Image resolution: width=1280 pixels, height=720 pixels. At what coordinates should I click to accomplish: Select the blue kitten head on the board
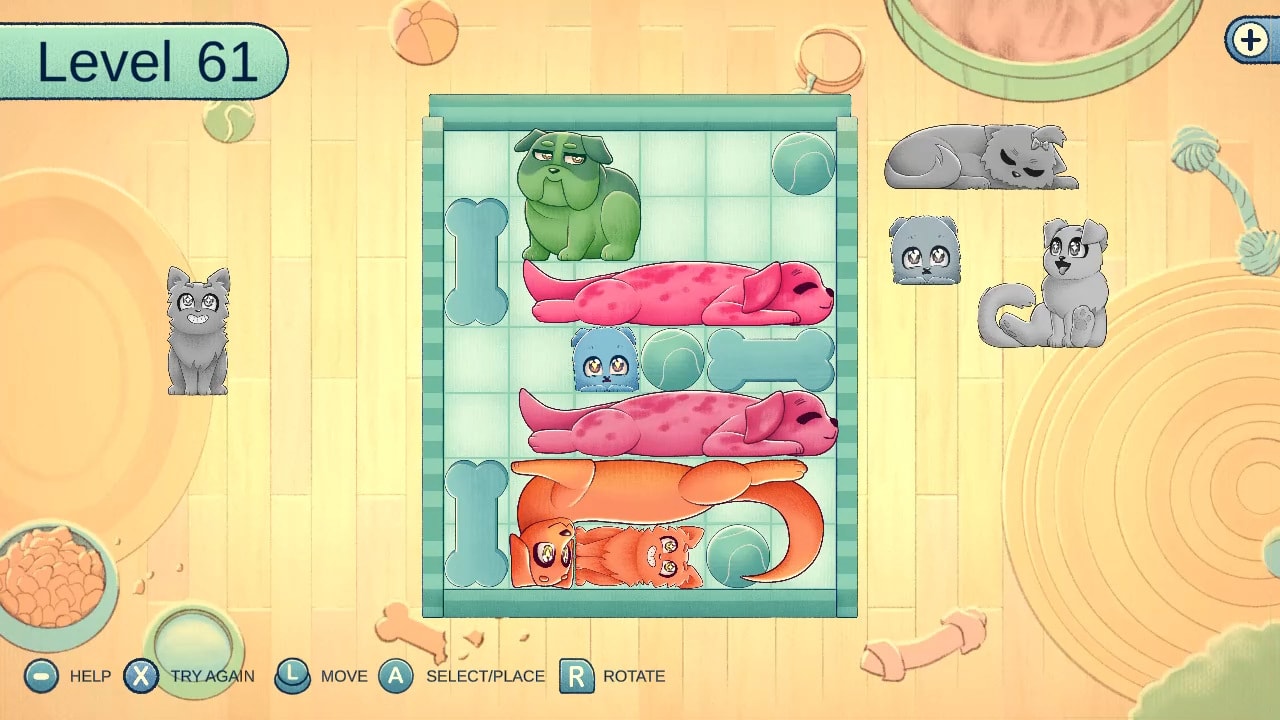tap(605, 360)
